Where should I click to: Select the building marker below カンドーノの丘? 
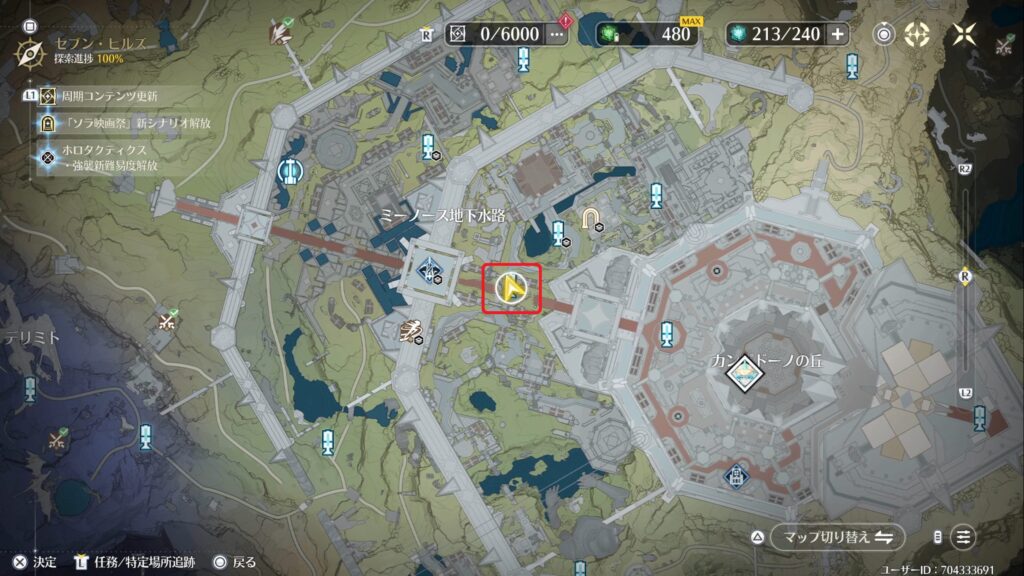click(x=736, y=476)
